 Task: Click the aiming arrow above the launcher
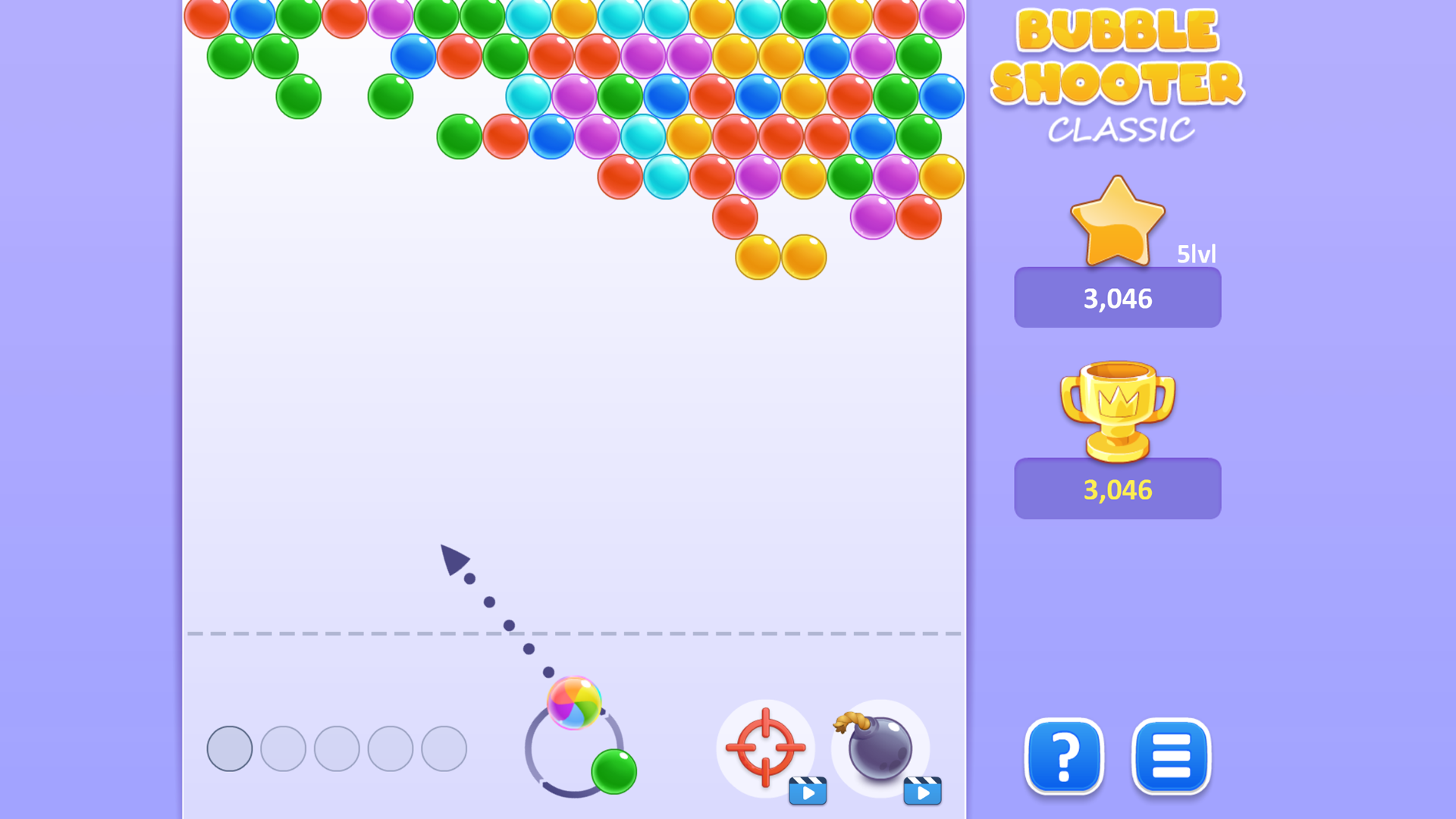(x=453, y=561)
